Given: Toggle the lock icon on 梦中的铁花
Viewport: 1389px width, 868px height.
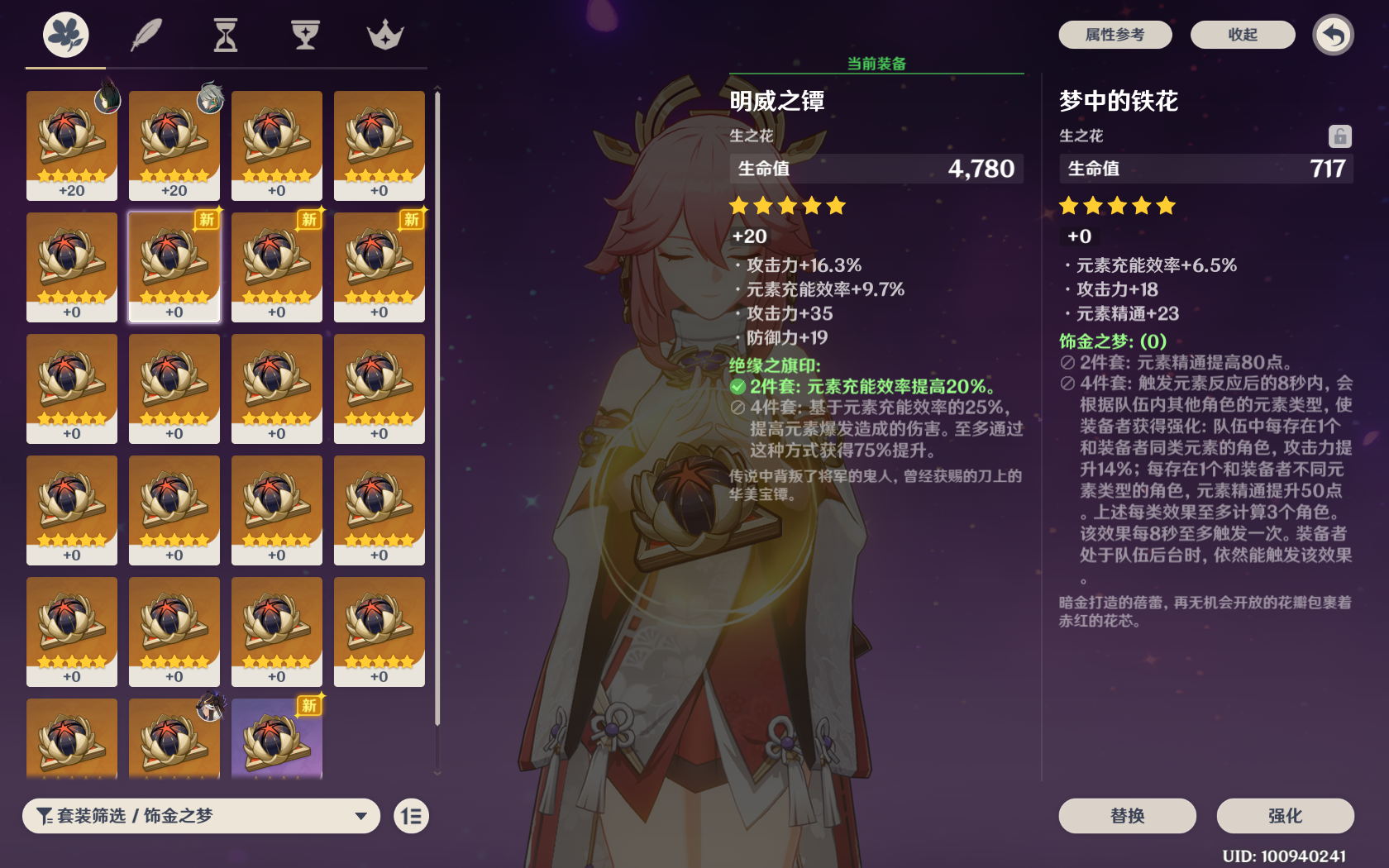Looking at the screenshot, I should [x=1339, y=136].
